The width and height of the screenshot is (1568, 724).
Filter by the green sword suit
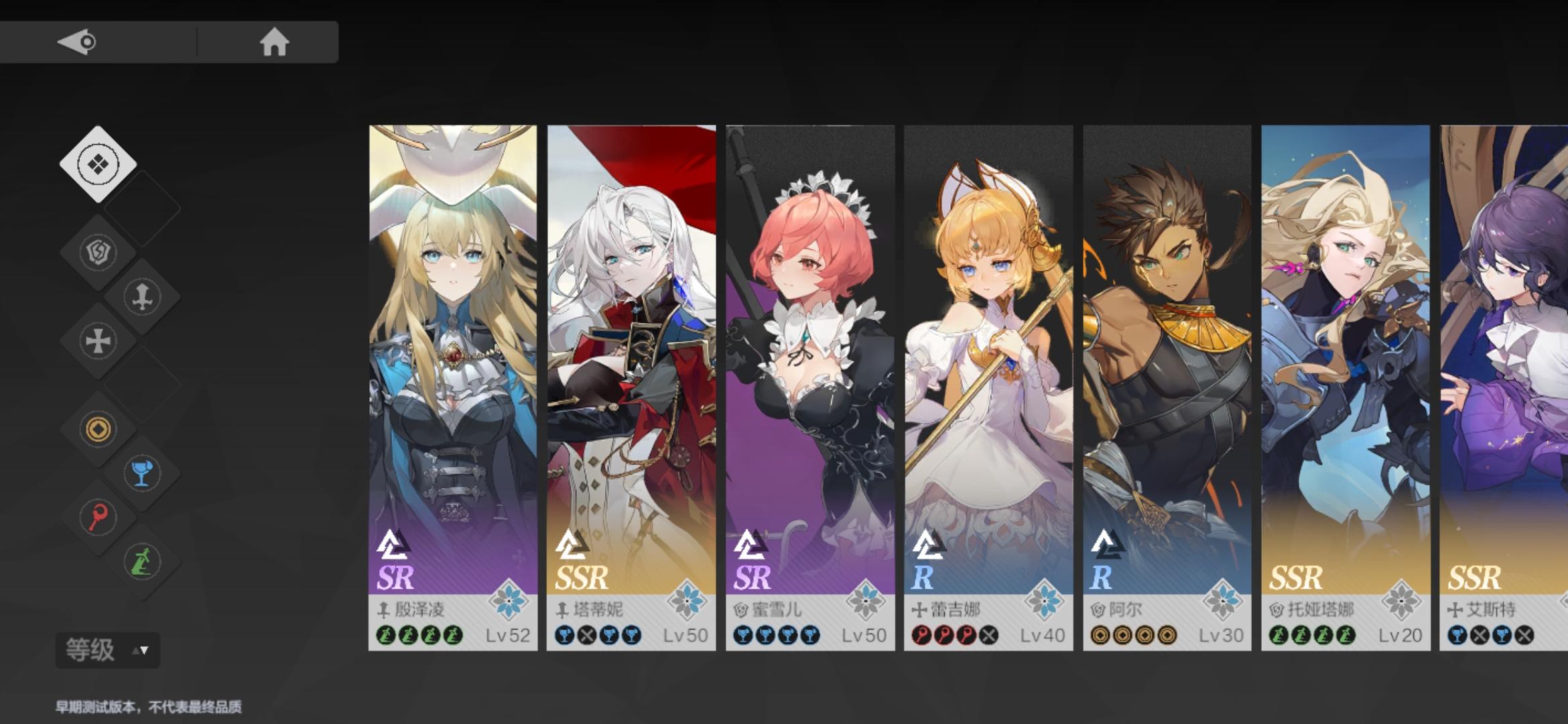click(142, 562)
